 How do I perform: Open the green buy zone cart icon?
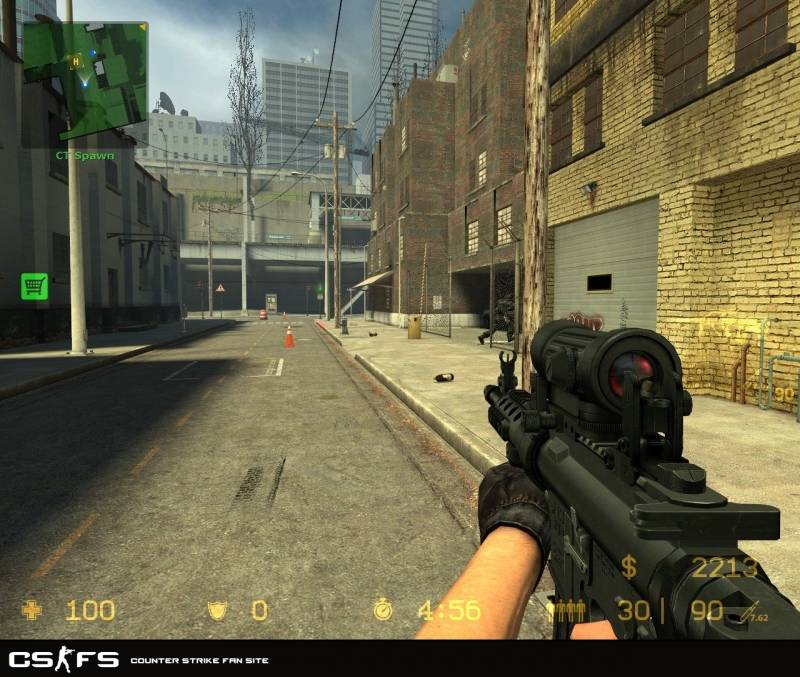(x=34, y=286)
